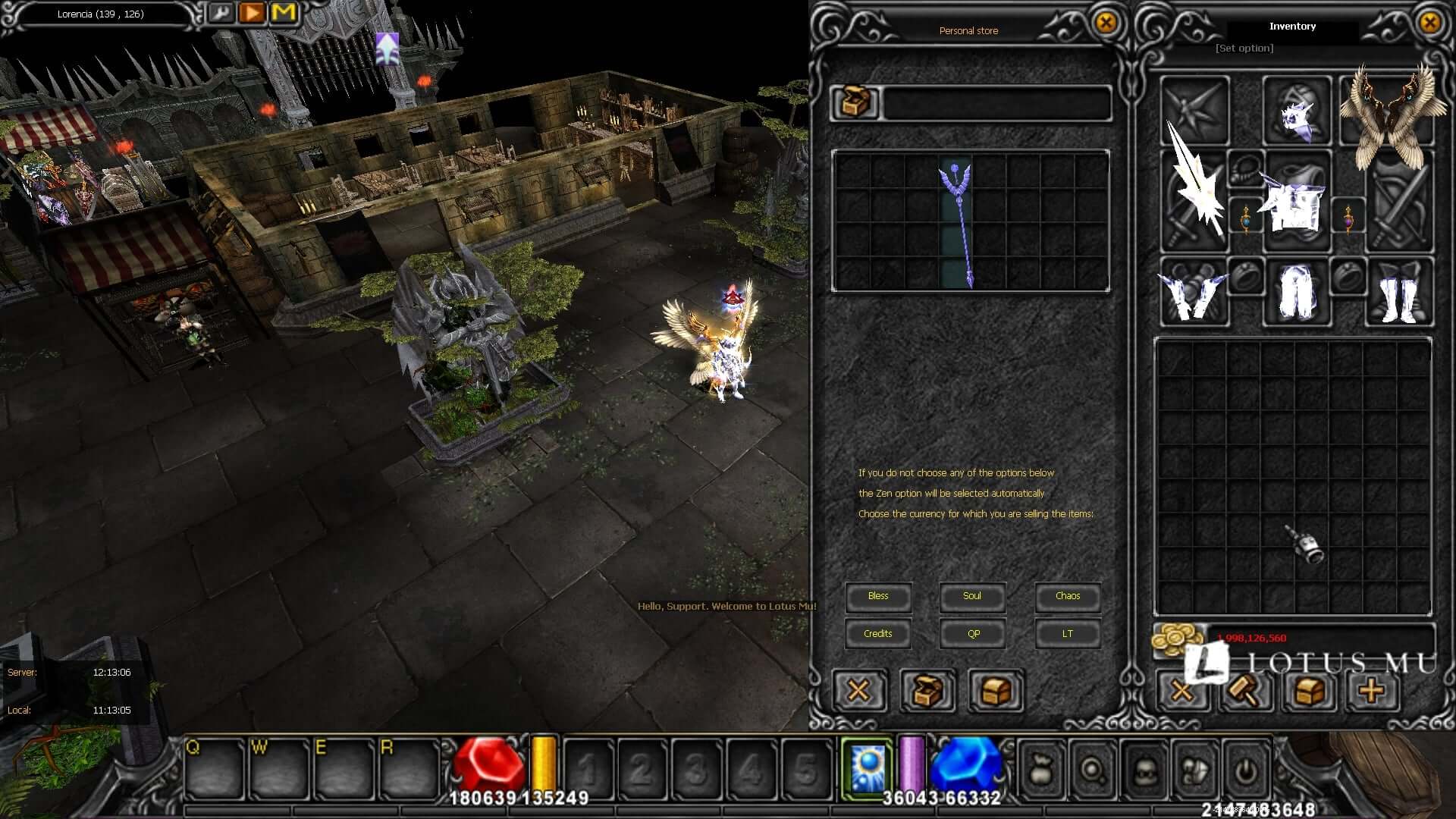Click the gold plus button in Inventory
1456x819 pixels.
1371,691
